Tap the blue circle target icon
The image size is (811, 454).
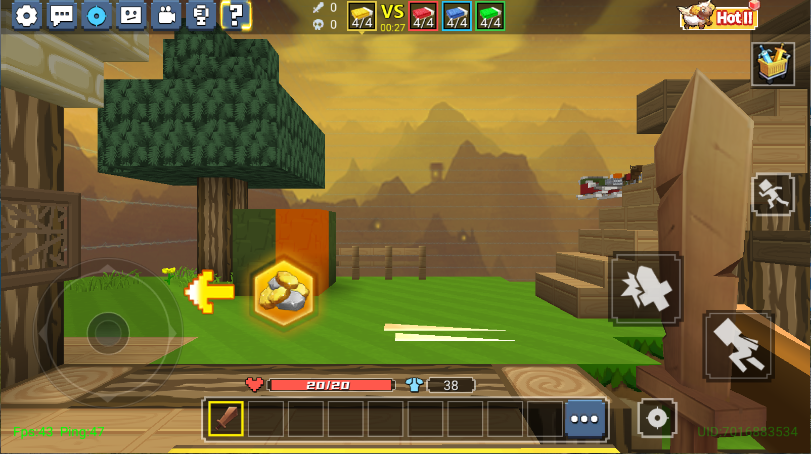(96, 15)
